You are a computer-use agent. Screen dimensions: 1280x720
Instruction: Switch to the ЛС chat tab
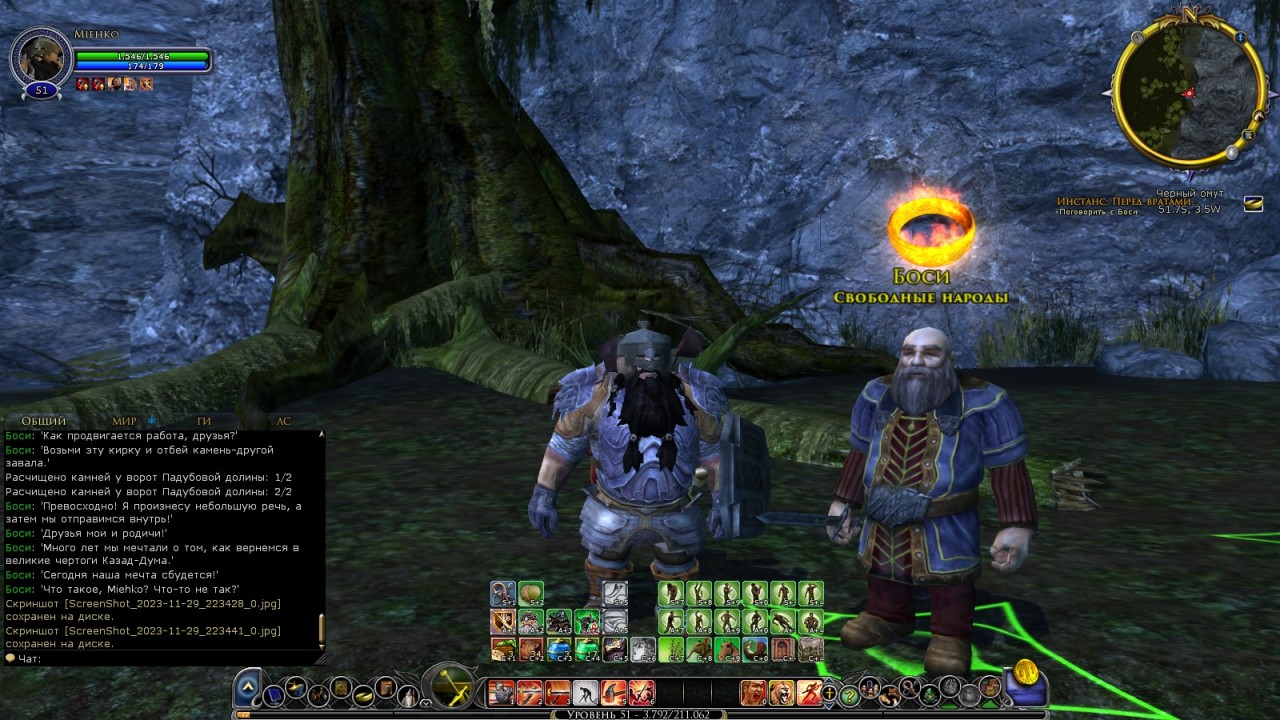coord(283,421)
